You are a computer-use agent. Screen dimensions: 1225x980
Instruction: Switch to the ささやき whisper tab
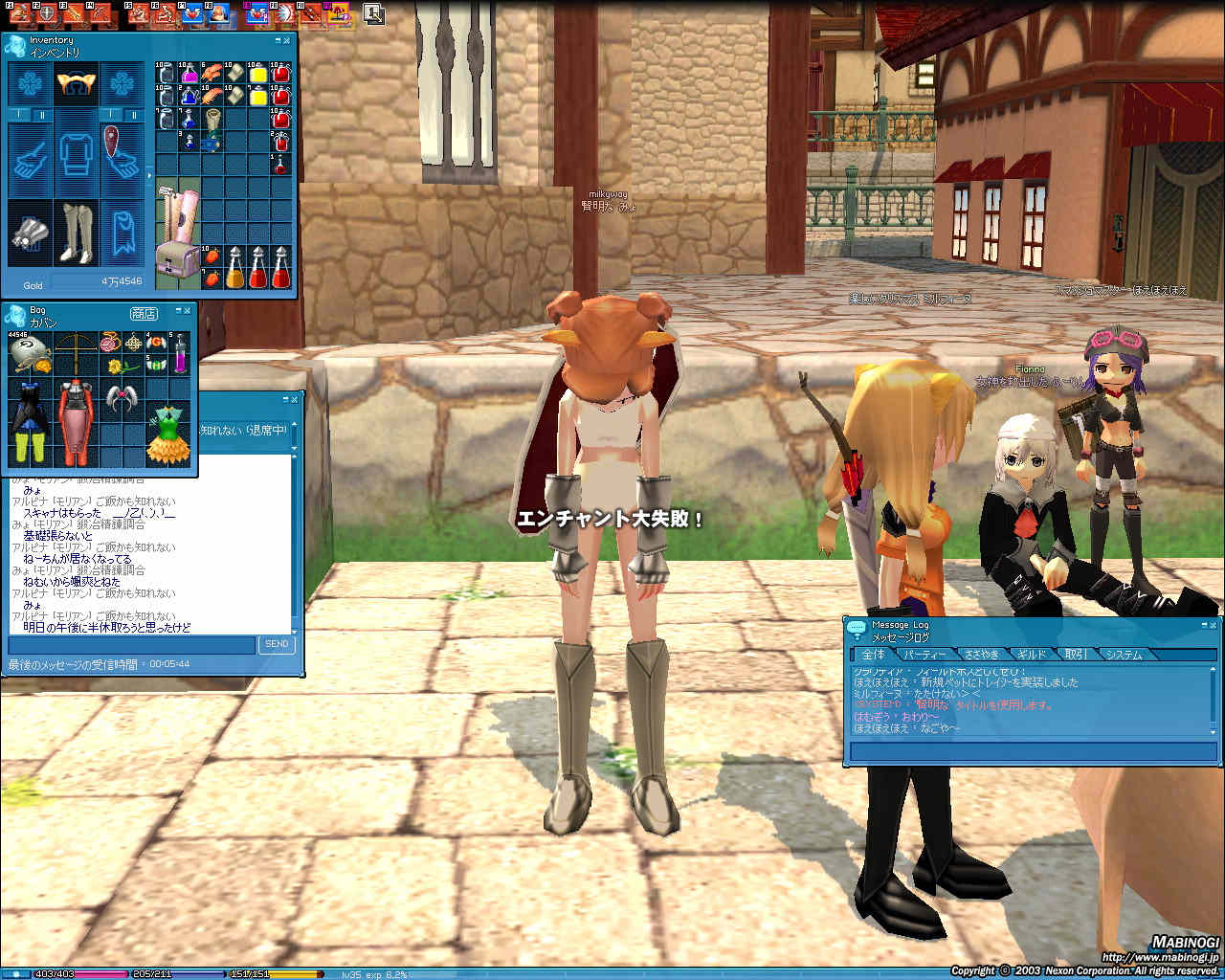click(980, 655)
